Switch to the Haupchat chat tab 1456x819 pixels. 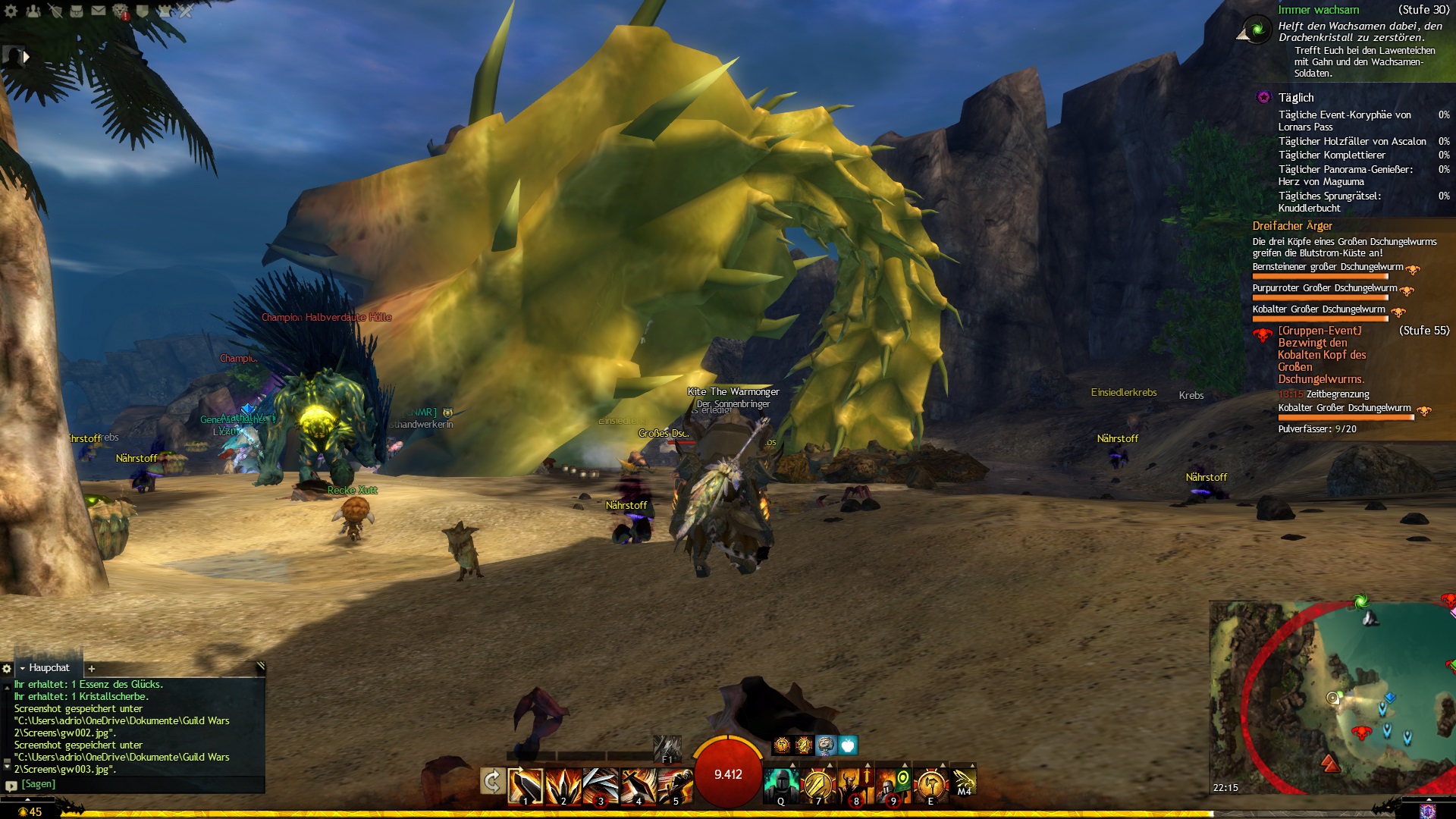click(49, 668)
